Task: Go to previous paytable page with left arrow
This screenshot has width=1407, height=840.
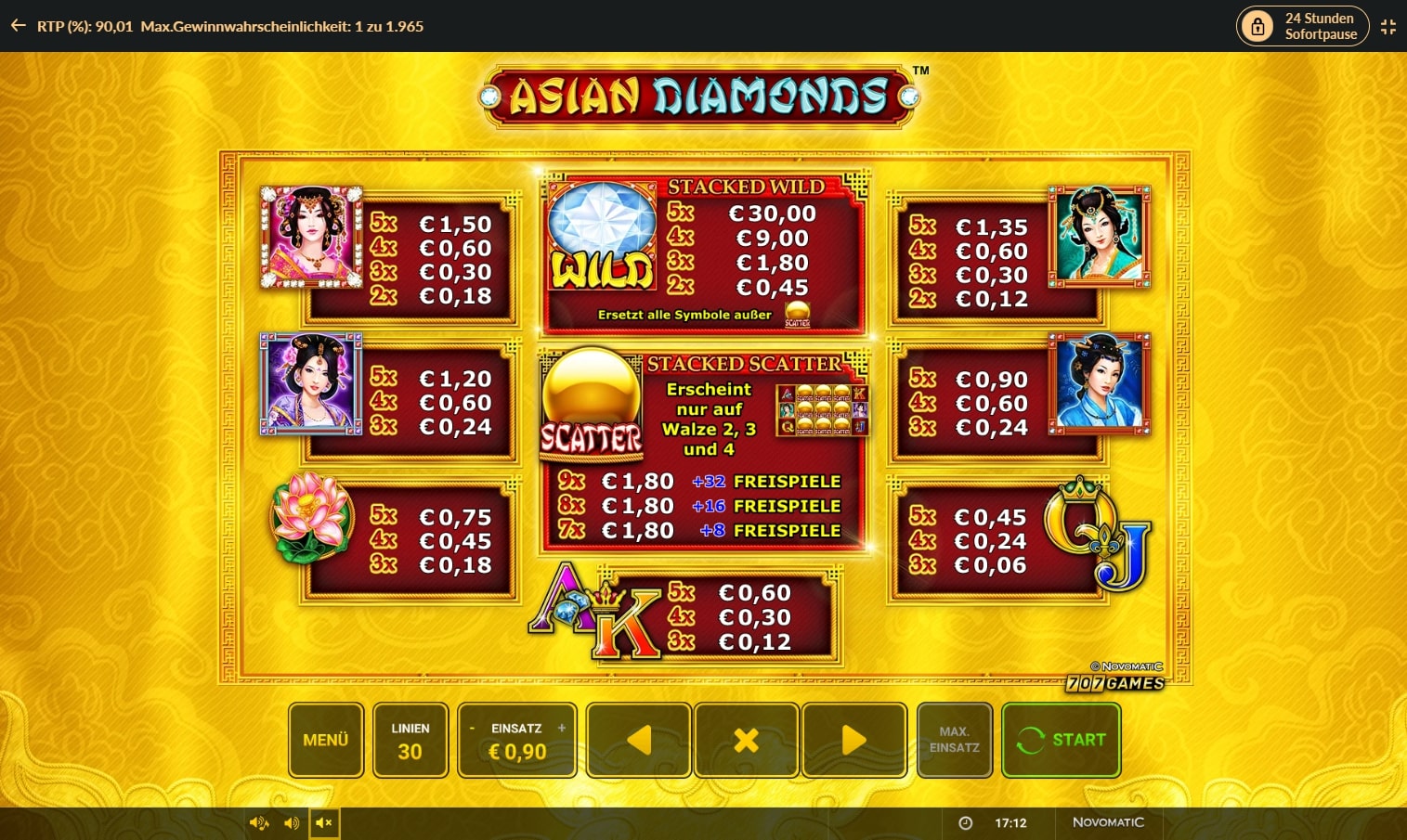Action: point(638,740)
